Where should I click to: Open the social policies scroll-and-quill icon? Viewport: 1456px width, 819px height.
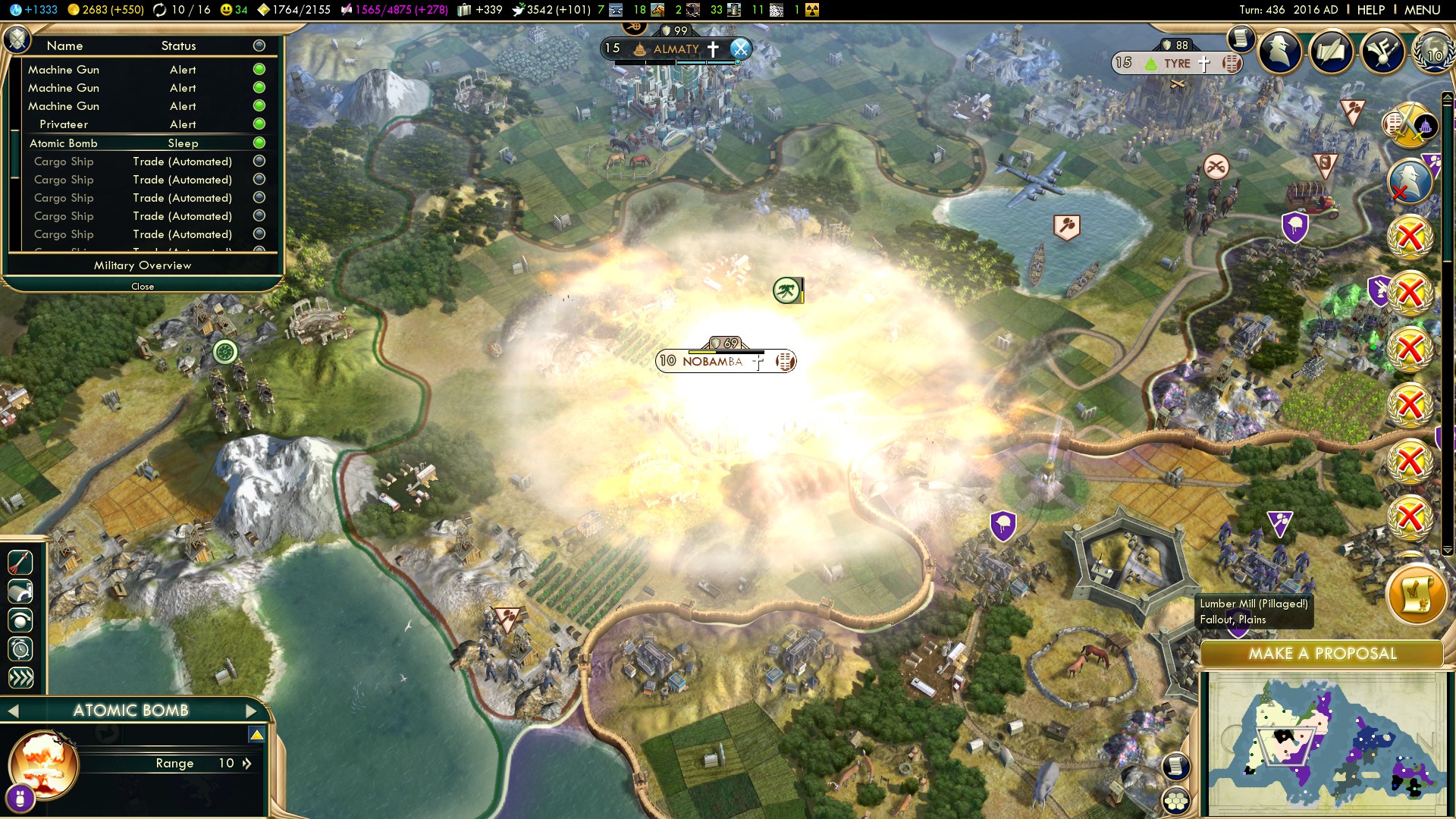click(x=1331, y=52)
